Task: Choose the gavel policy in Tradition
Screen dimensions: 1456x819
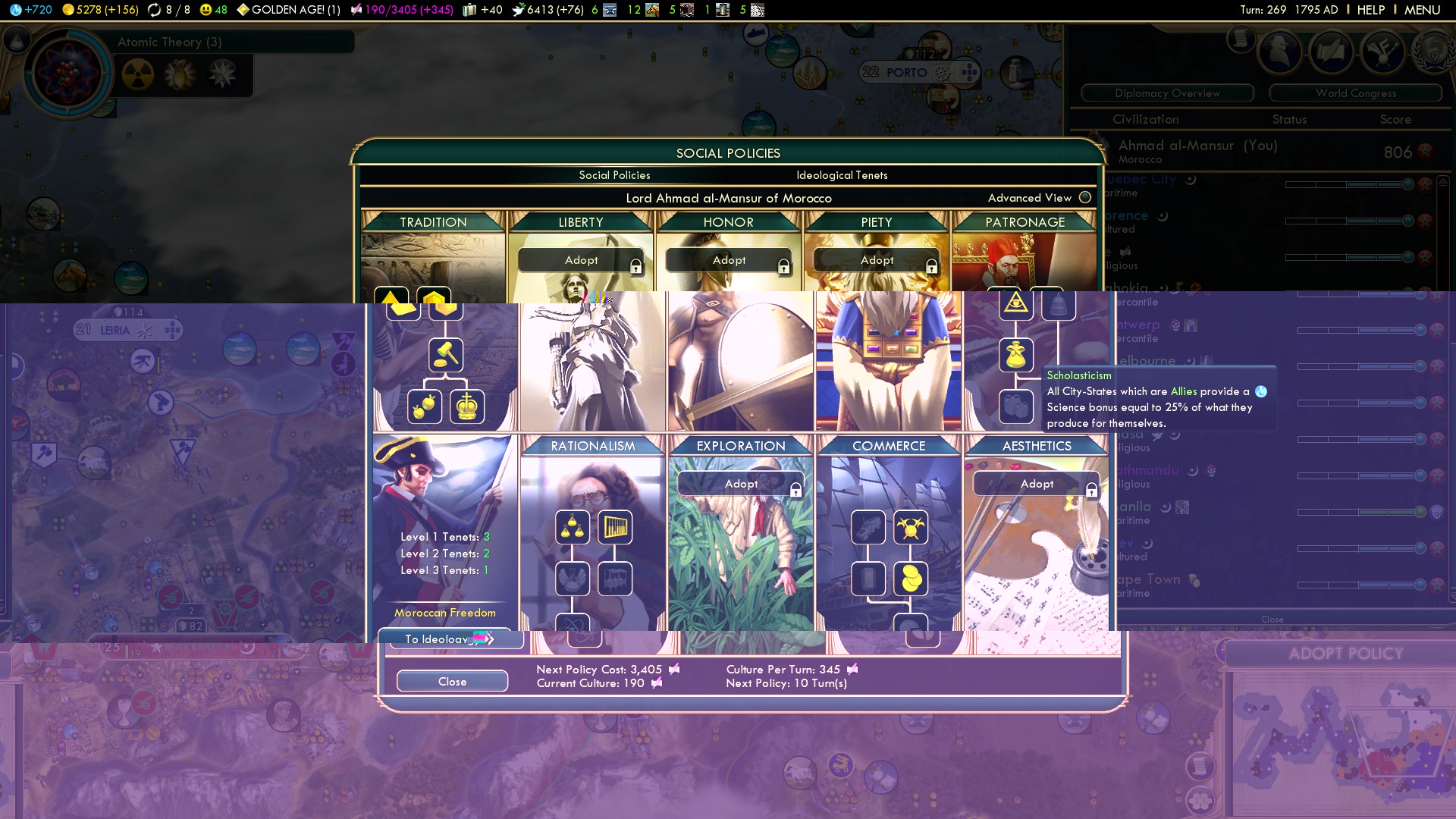Action: pyautogui.click(x=446, y=354)
